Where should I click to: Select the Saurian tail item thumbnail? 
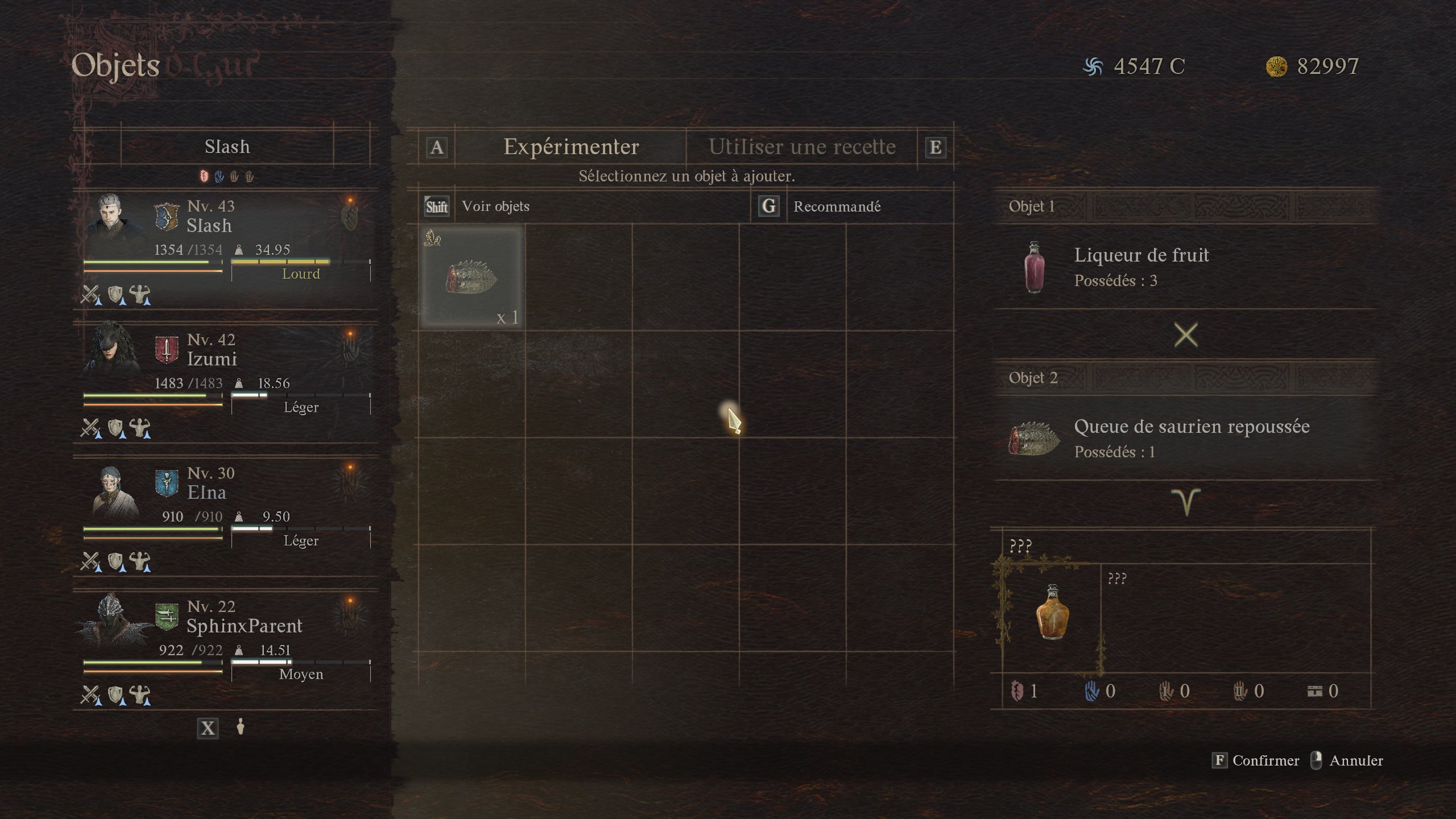click(x=471, y=276)
